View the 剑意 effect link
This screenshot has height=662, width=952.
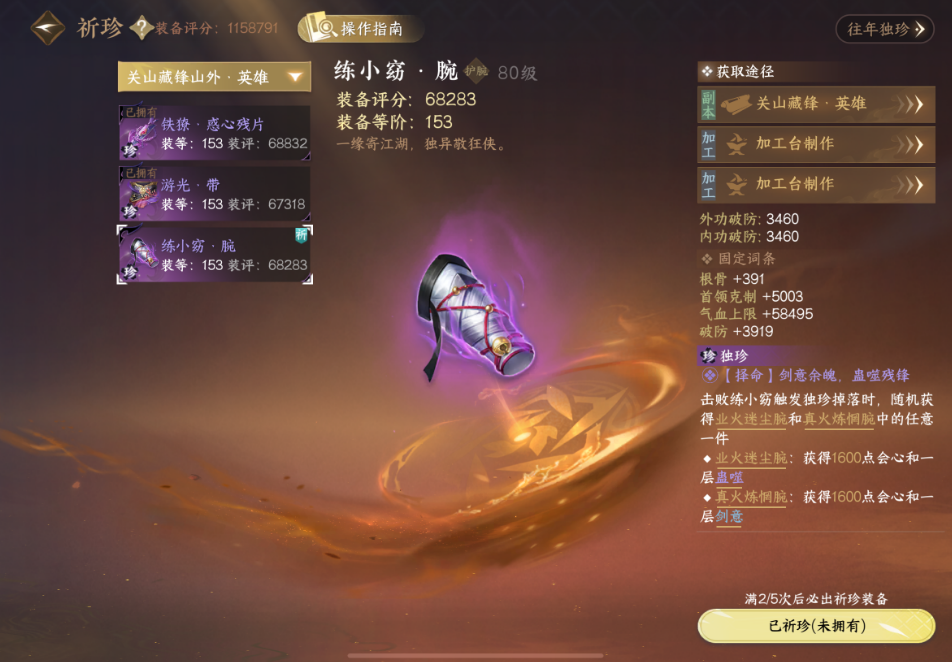[729, 516]
